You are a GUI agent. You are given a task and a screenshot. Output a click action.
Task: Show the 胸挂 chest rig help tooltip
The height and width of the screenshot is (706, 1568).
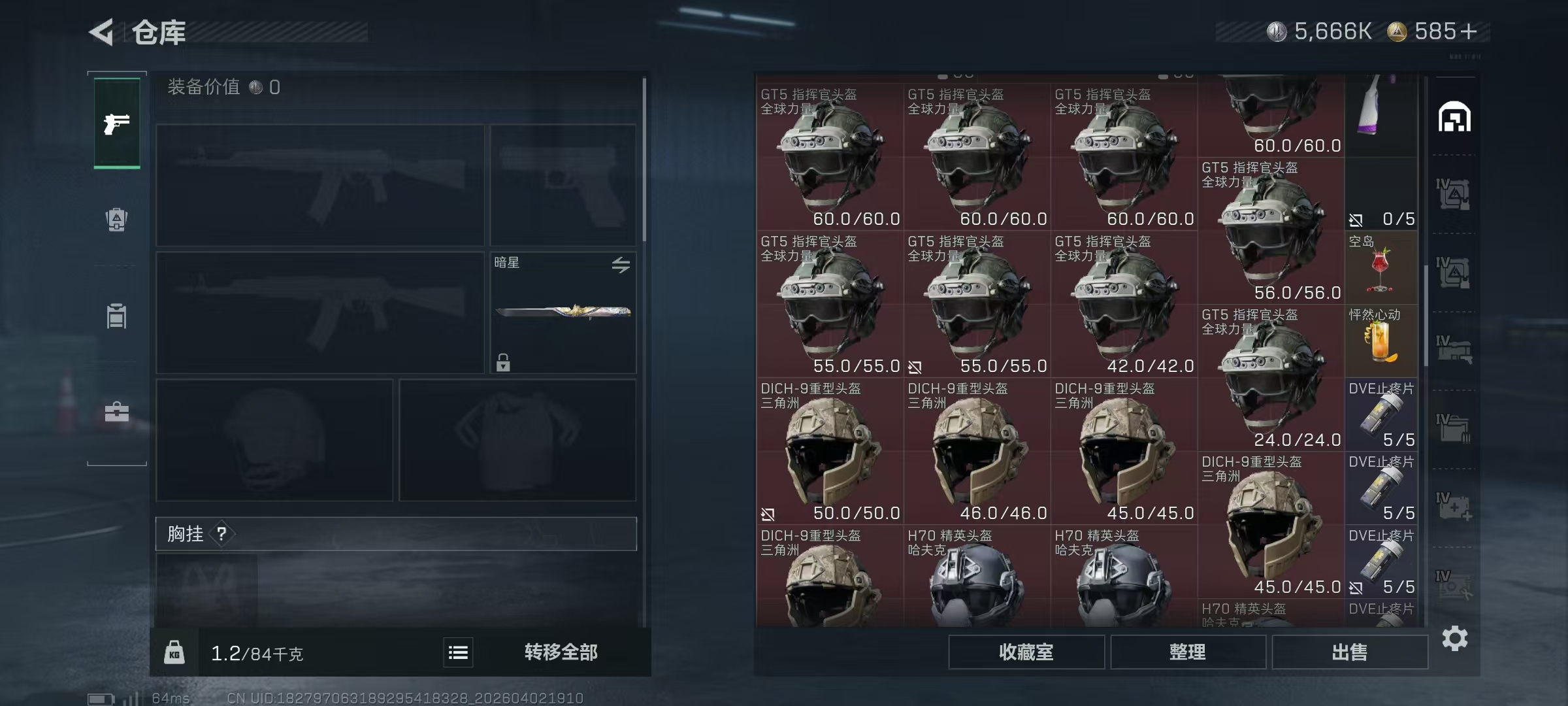pyautogui.click(x=222, y=534)
